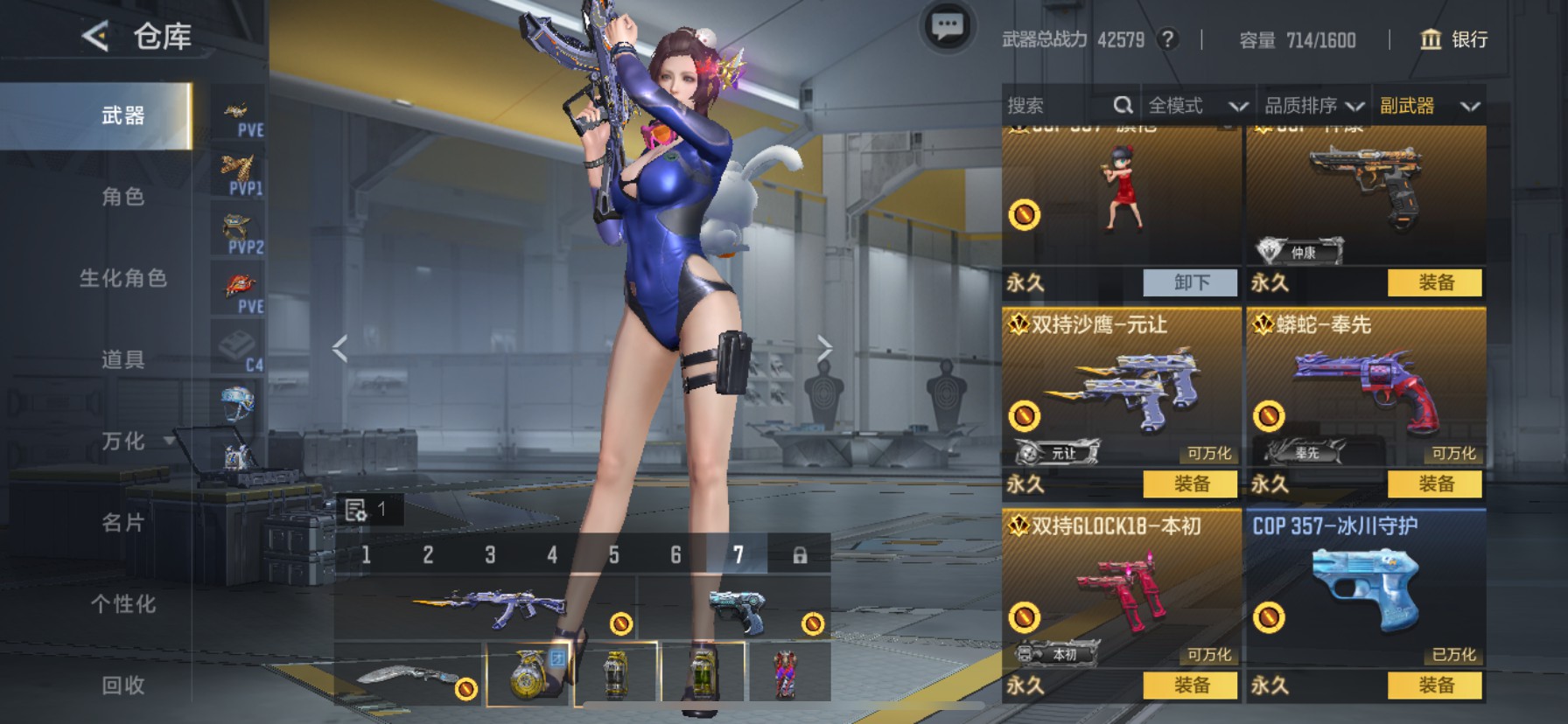Equip the 蟒蛇-奉先 revolver

point(1435,484)
